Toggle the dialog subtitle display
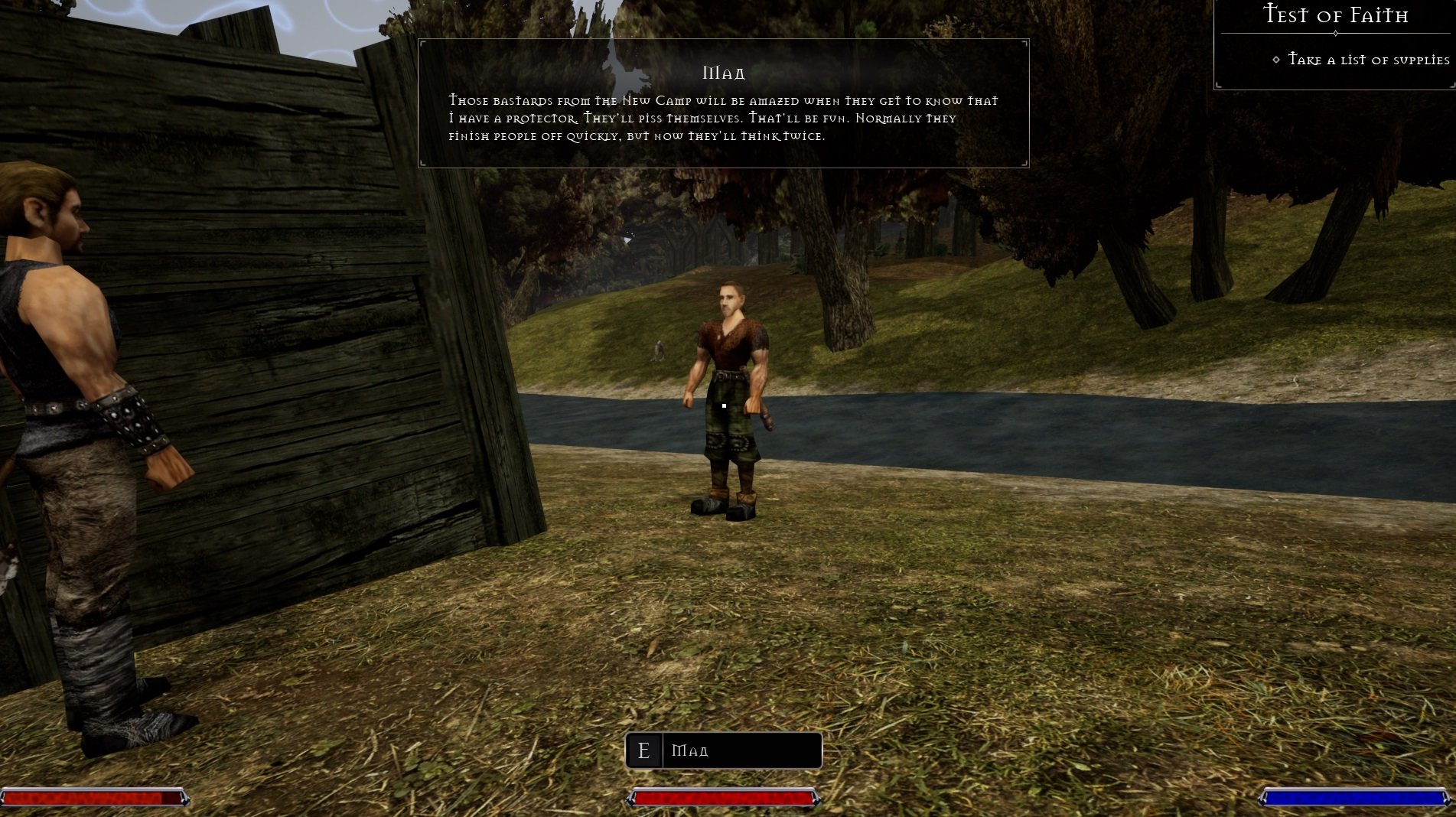Screen dimensions: 1456x817 722,119
